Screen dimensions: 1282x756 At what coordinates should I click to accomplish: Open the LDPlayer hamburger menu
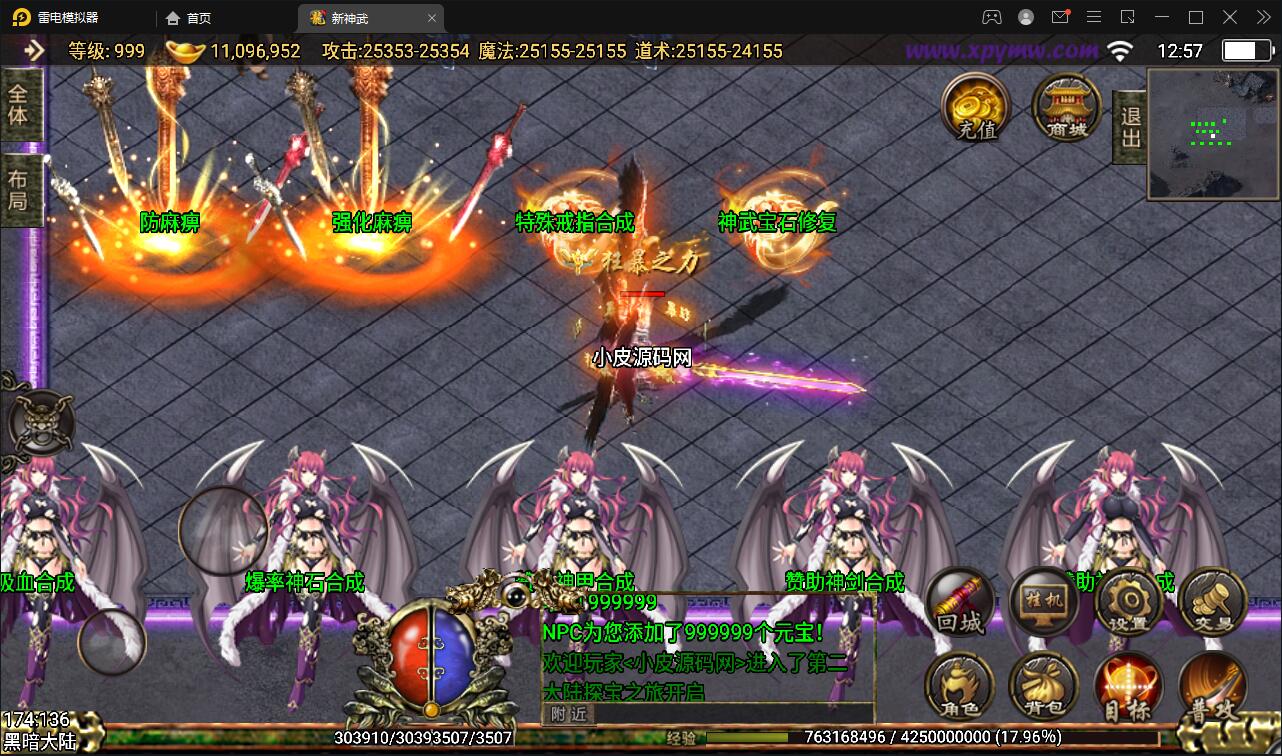pos(1094,17)
